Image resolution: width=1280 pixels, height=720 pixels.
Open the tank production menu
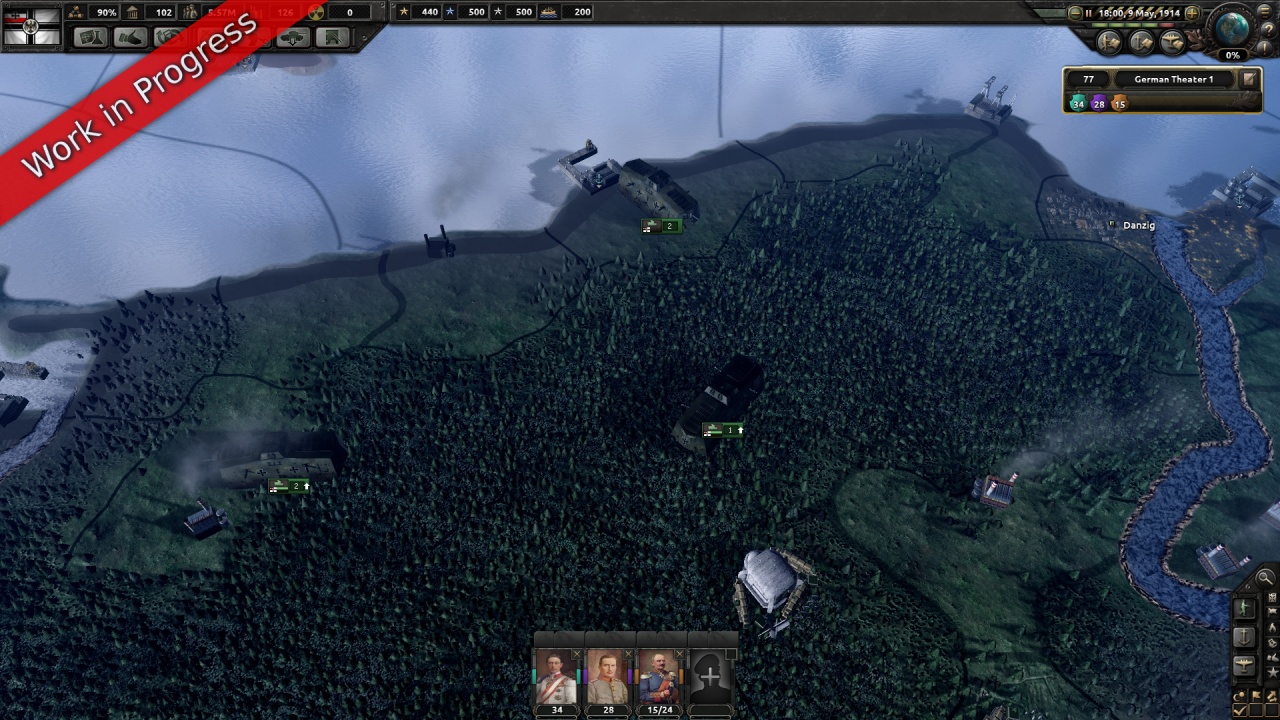click(292, 37)
